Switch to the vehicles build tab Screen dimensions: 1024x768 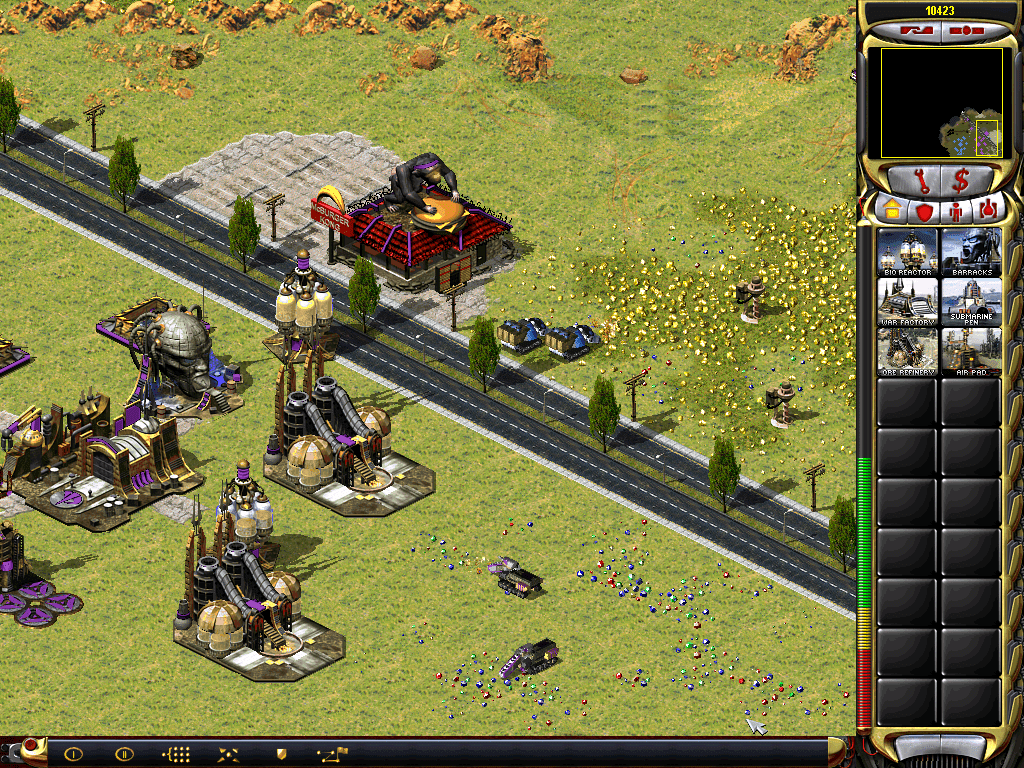(x=988, y=210)
